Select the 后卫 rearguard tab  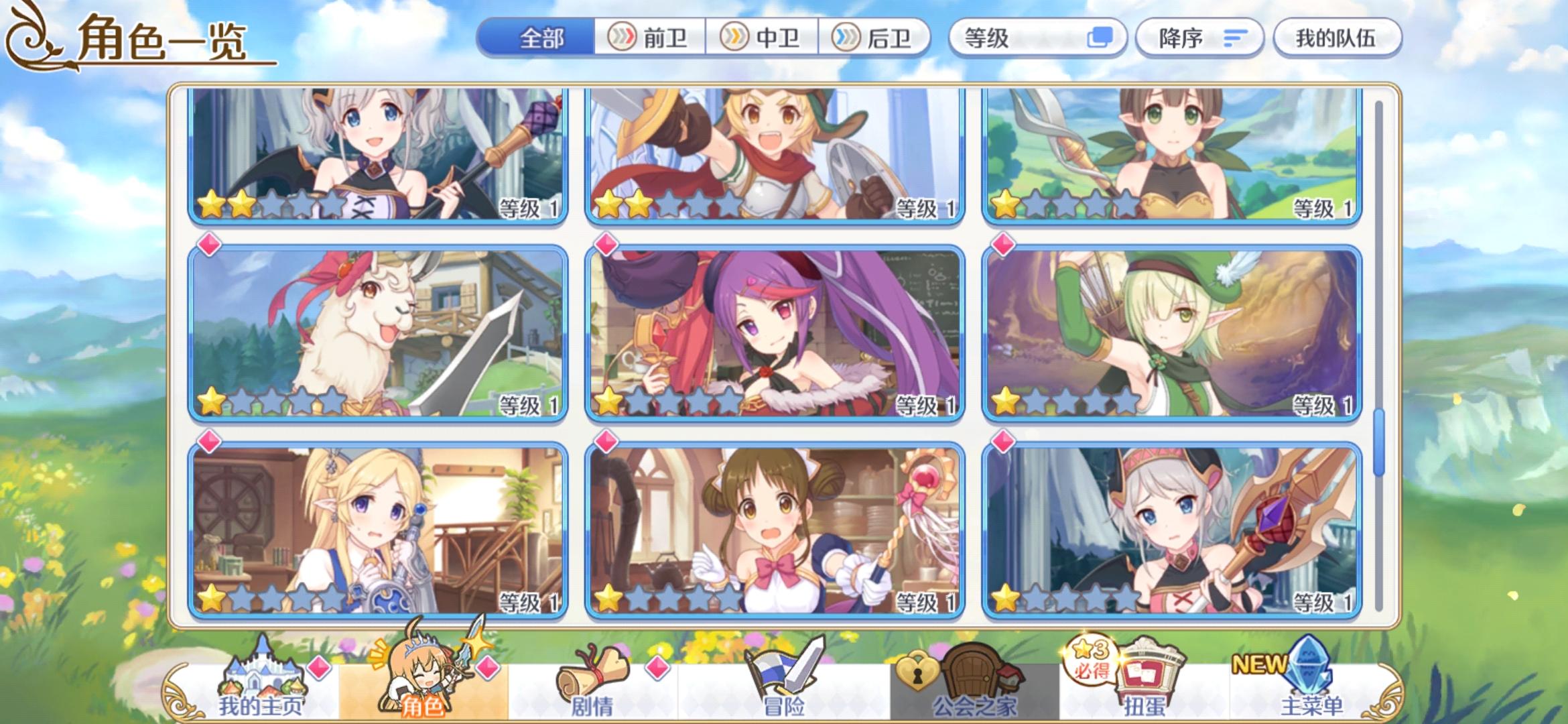[x=878, y=39]
